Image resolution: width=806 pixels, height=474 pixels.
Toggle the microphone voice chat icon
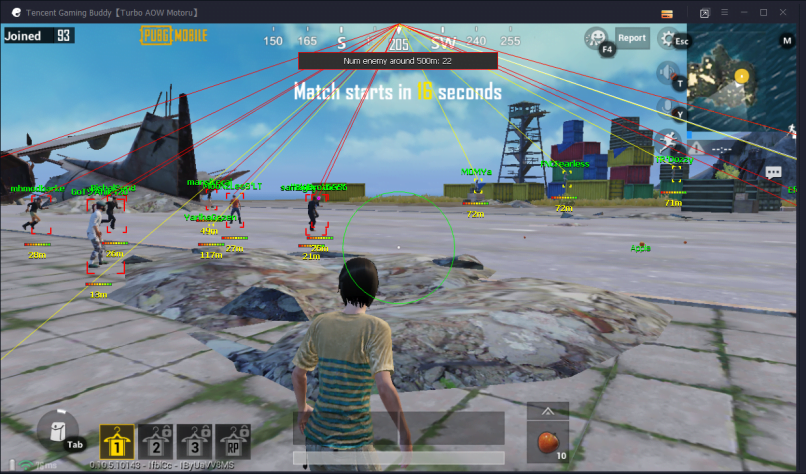(668, 107)
